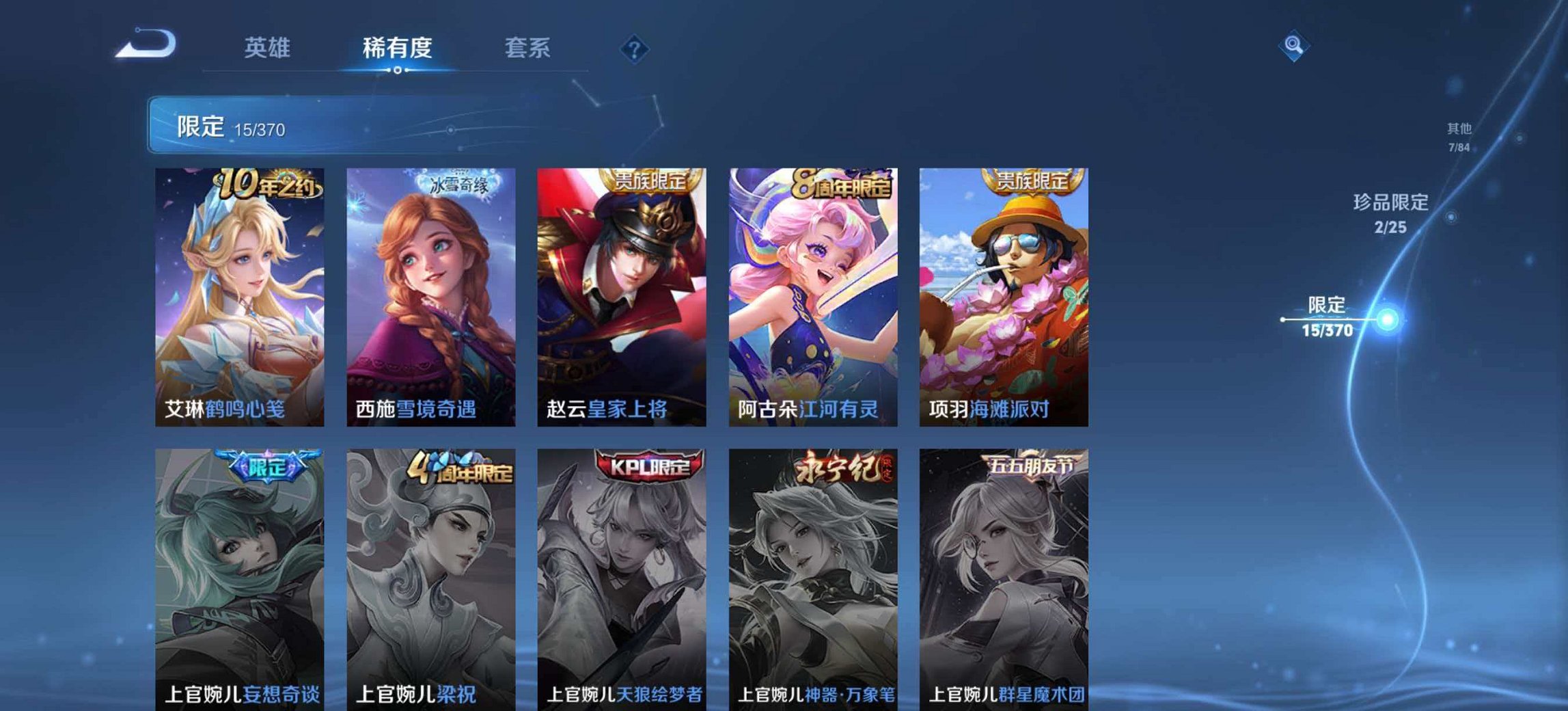Click the question mark help icon
Viewport: 1568px width, 711px height.
(x=633, y=48)
